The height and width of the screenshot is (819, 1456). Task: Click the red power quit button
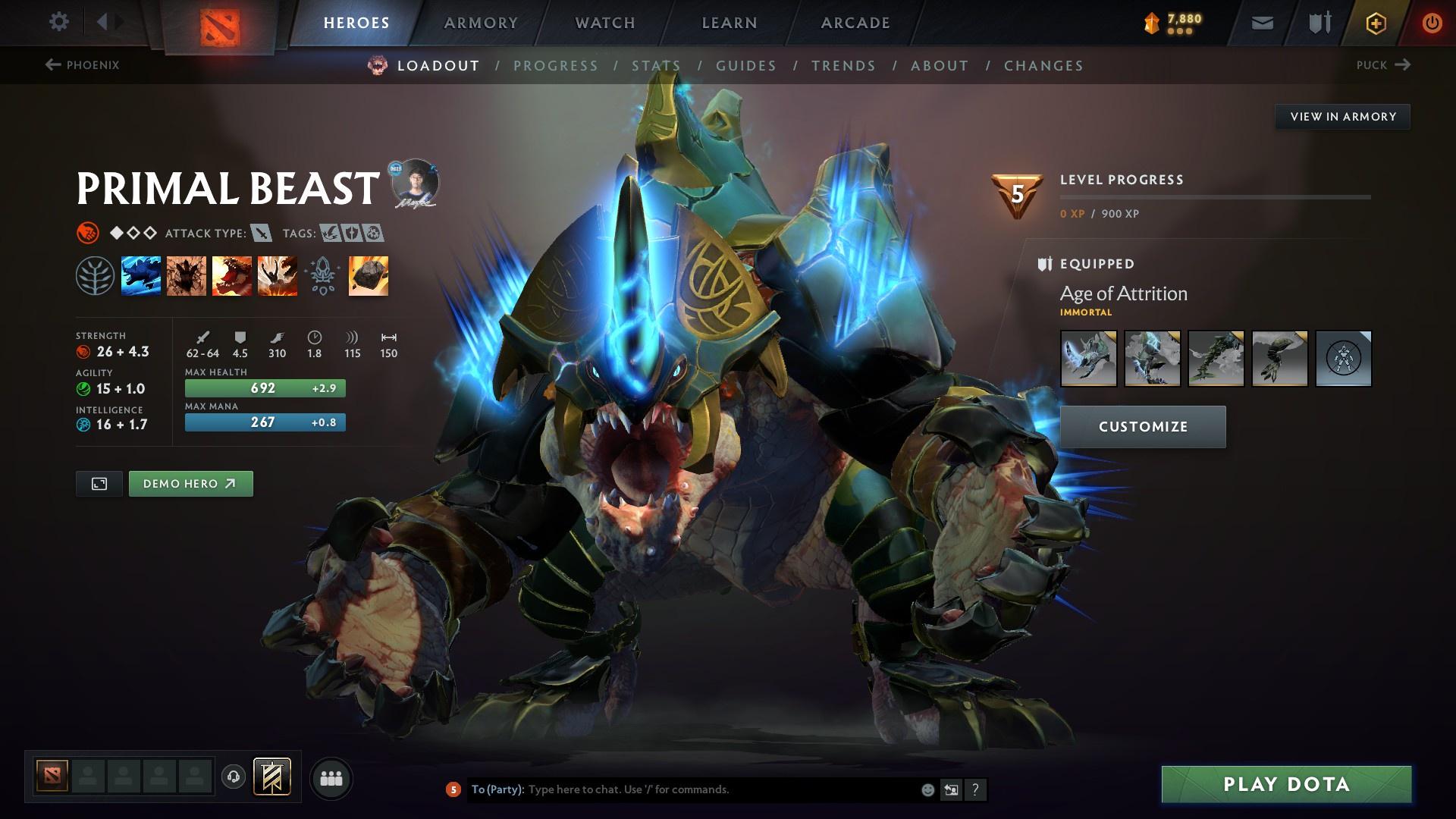pyautogui.click(x=1432, y=23)
